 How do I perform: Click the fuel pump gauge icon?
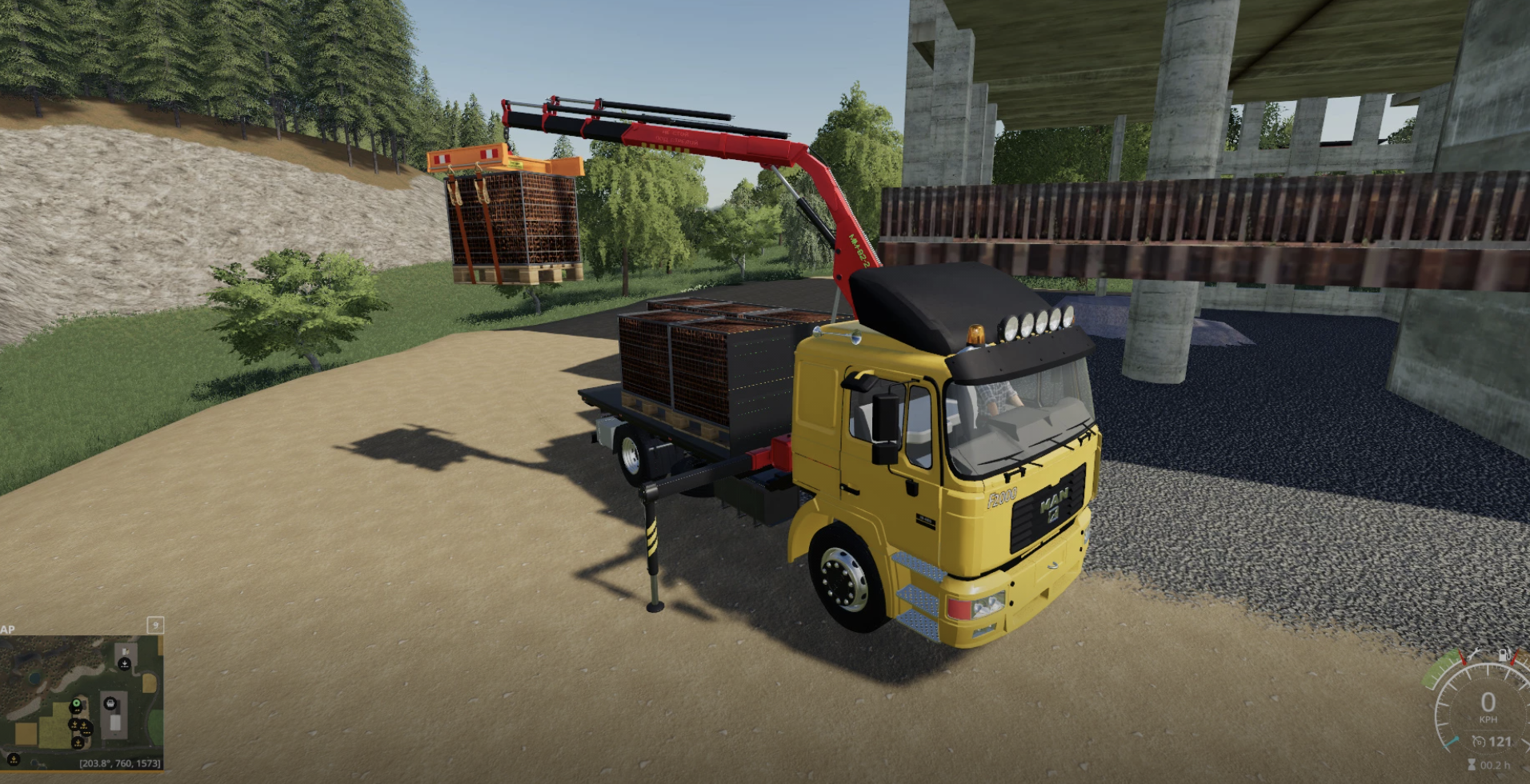[x=1503, y=656]
